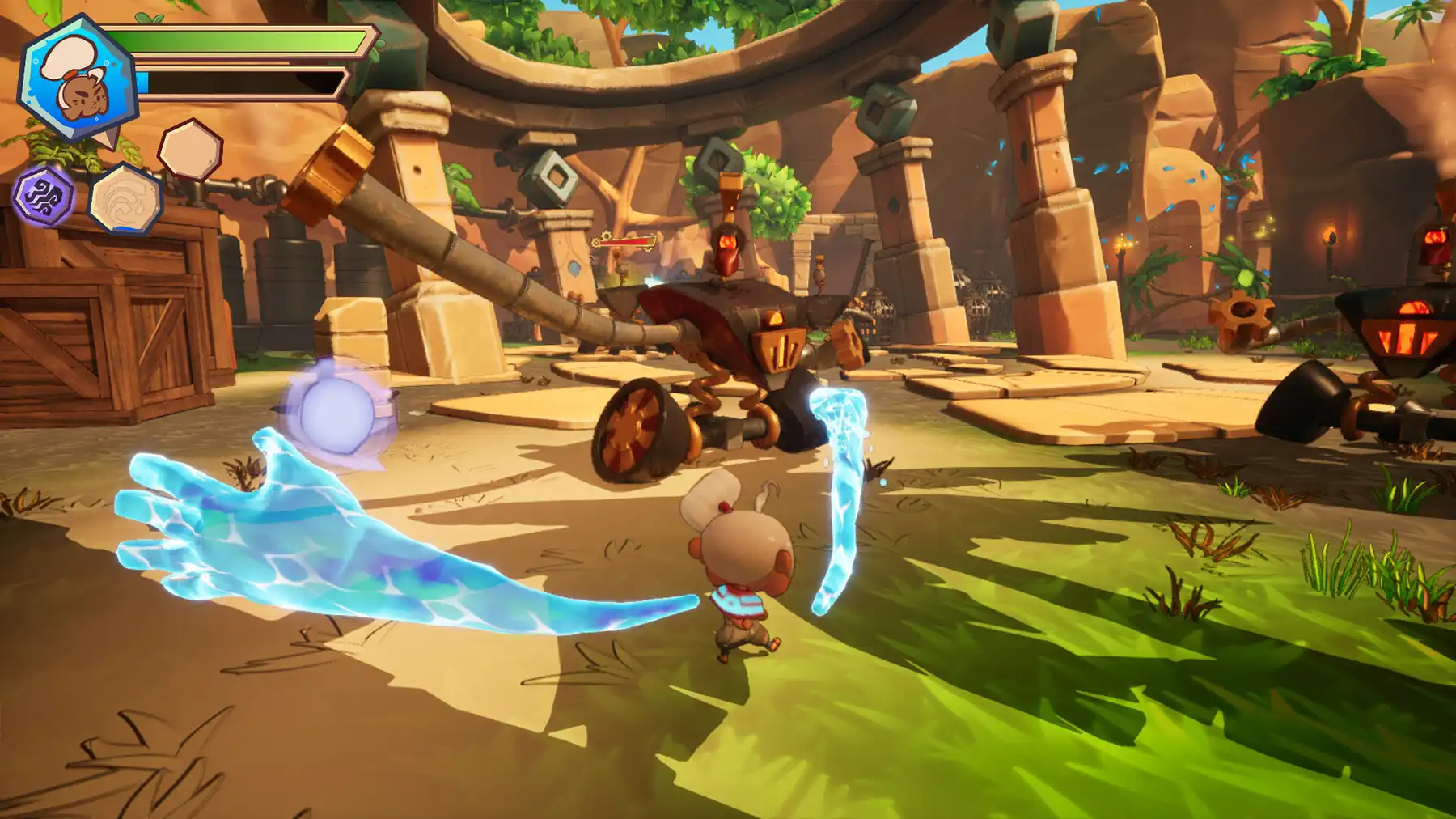Click the boss's glowing furnace chest grill
This screenshot has width=1456, height=819.
tap(781, 348)
